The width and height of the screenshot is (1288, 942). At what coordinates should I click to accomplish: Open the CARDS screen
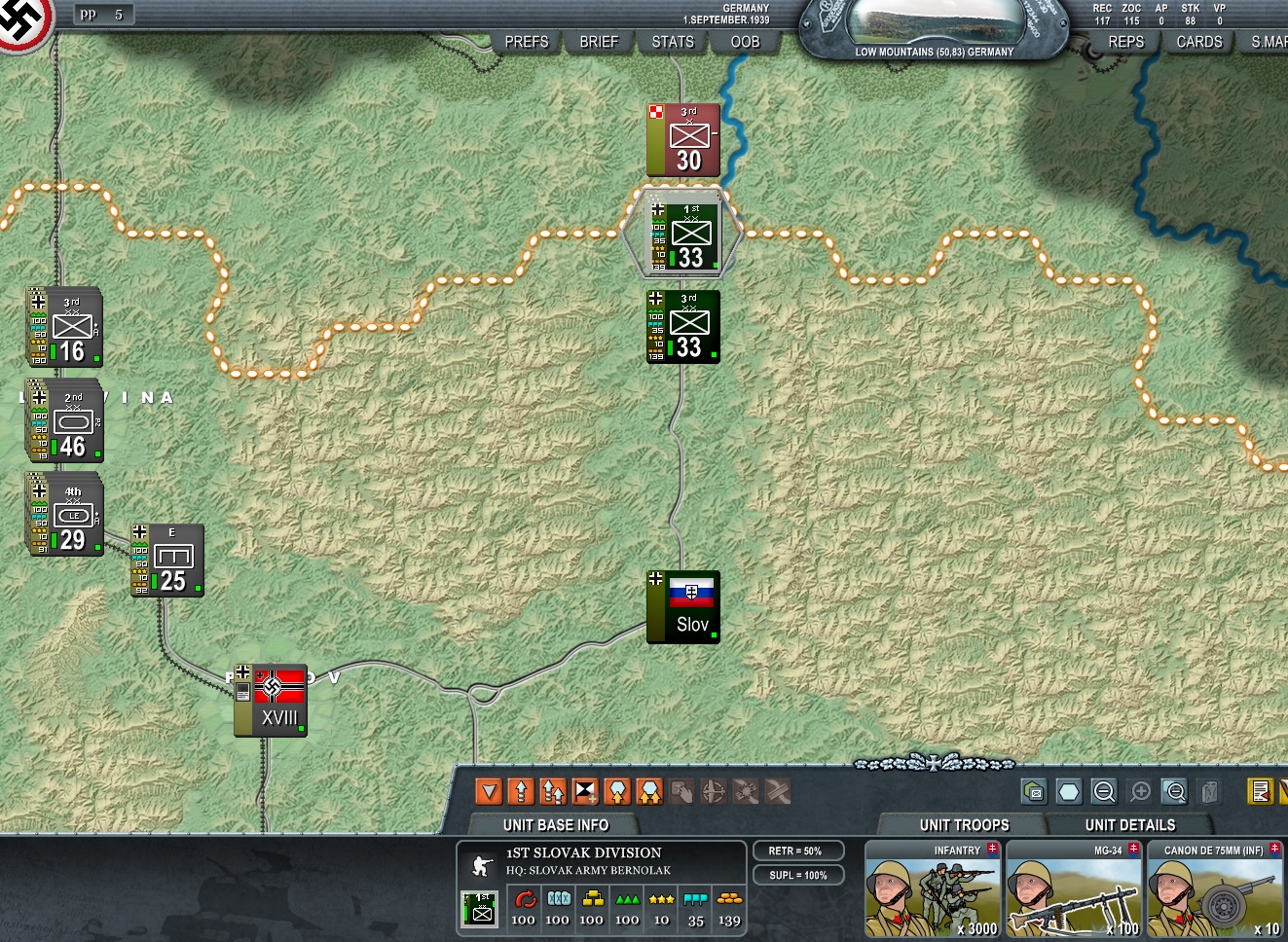click(1199, 42)
